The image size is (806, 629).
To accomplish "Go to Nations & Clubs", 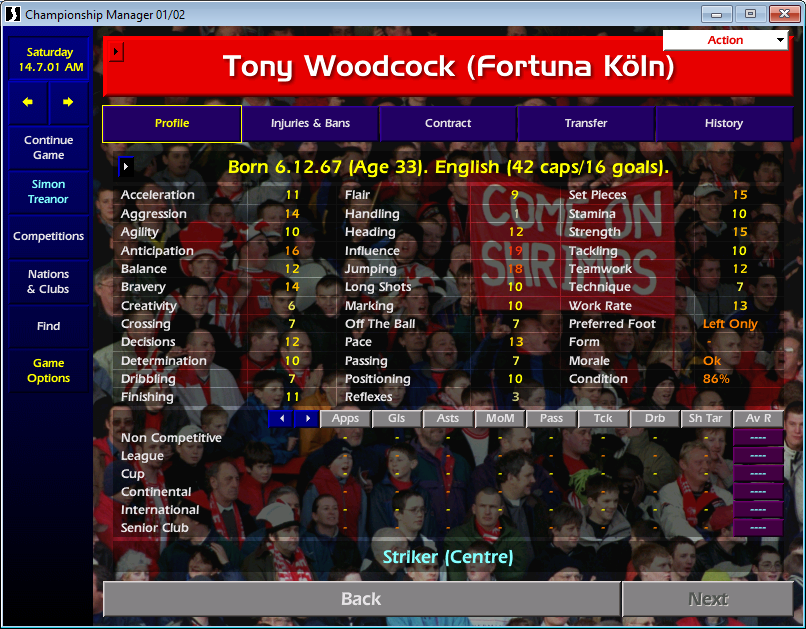I will (48, 282).
